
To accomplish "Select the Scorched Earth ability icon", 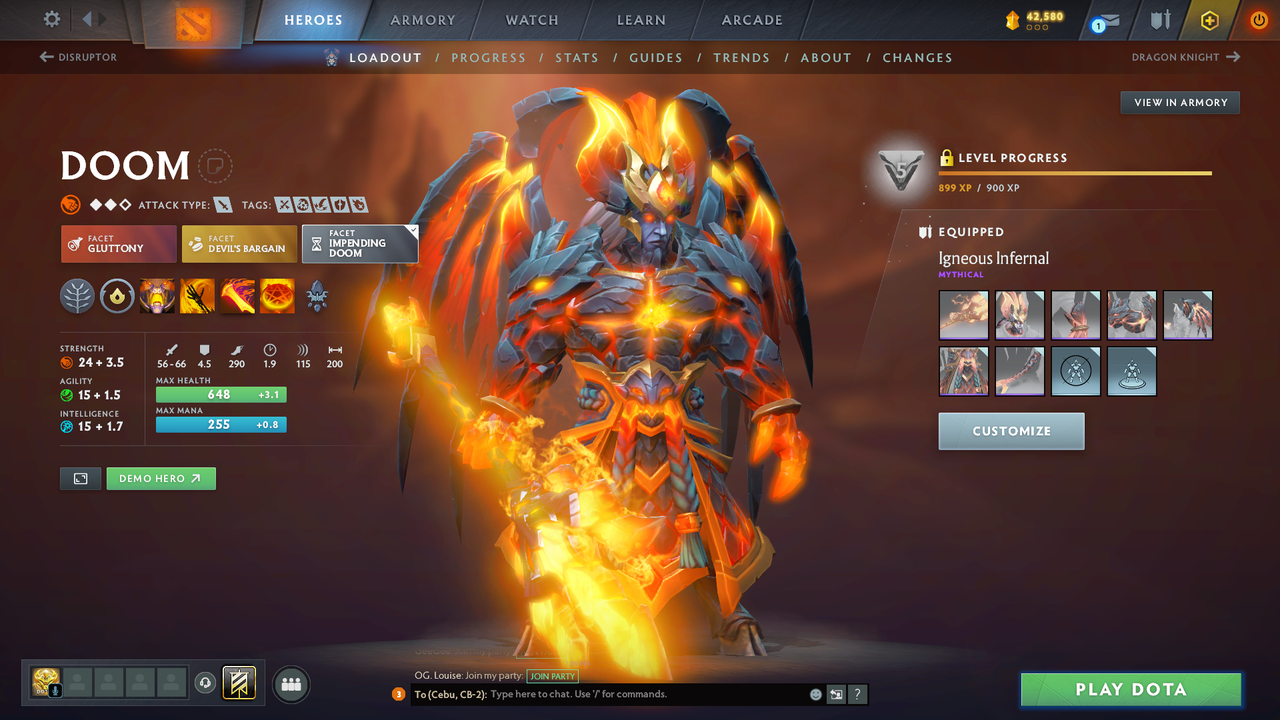I will (x=197, y=296).
